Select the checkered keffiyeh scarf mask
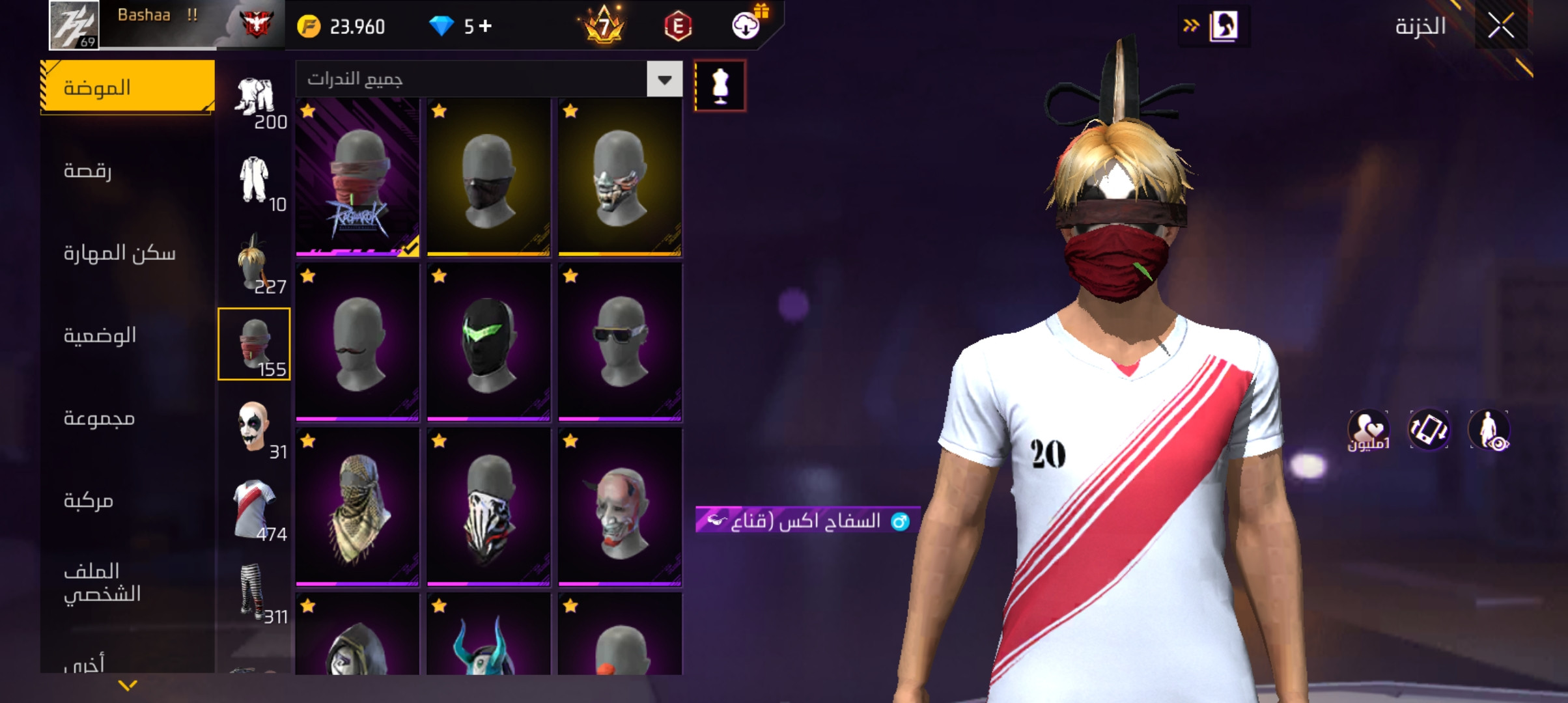 [357, 506]
